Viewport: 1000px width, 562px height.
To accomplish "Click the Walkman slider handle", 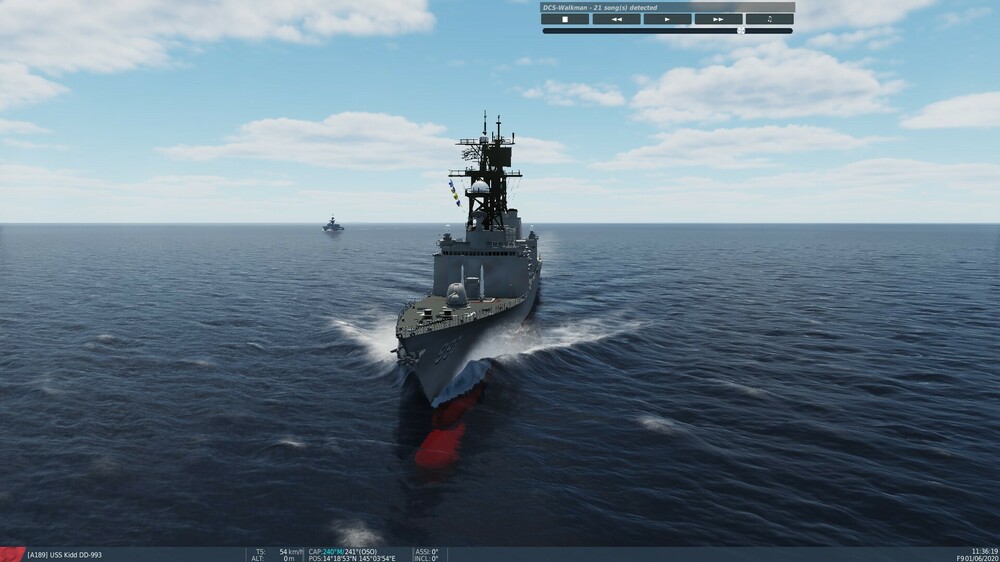I will 741,31.
